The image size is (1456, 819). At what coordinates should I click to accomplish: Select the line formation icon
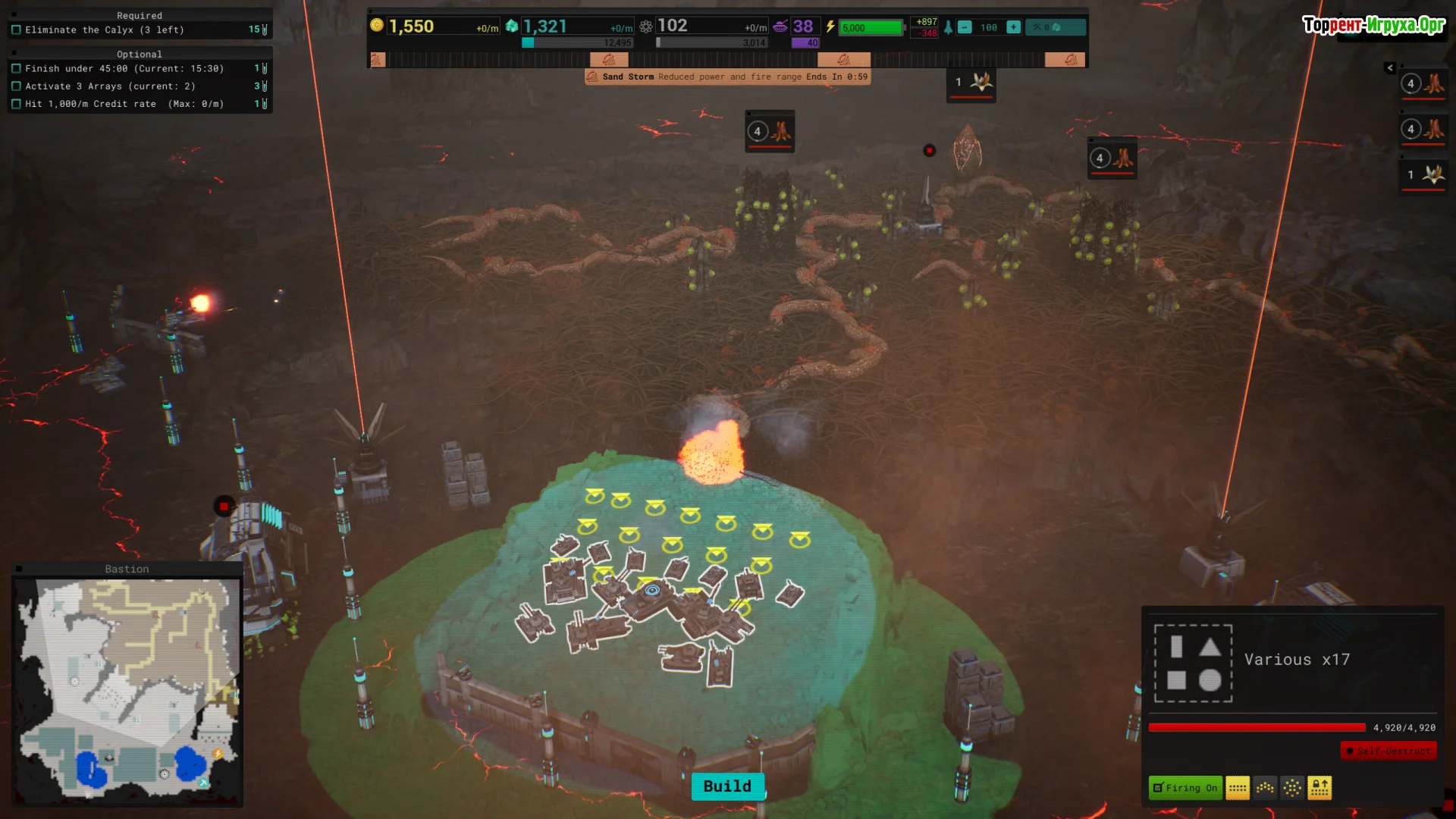(1238, 788)
